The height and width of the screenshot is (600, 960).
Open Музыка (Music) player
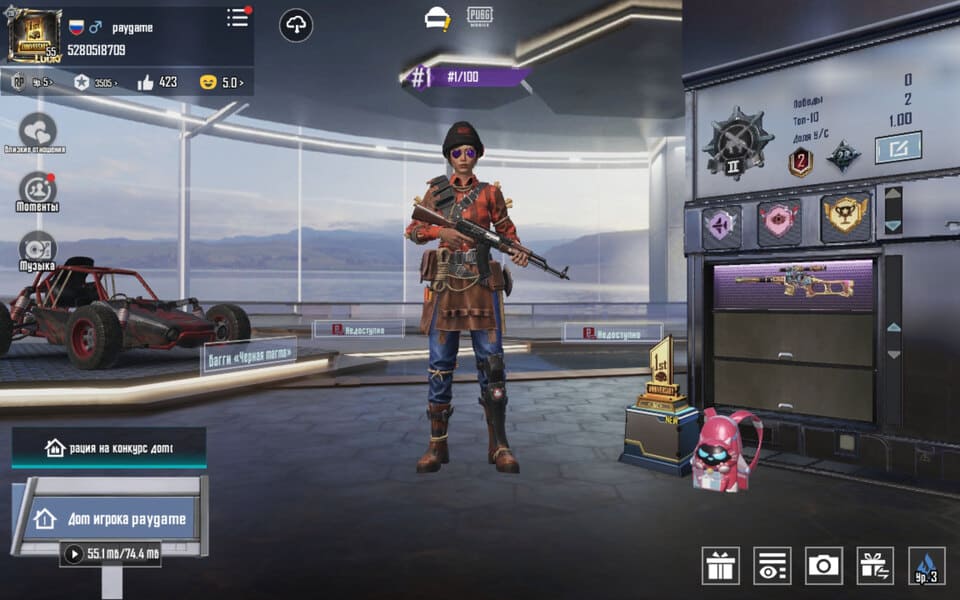[x=38, y=250]
